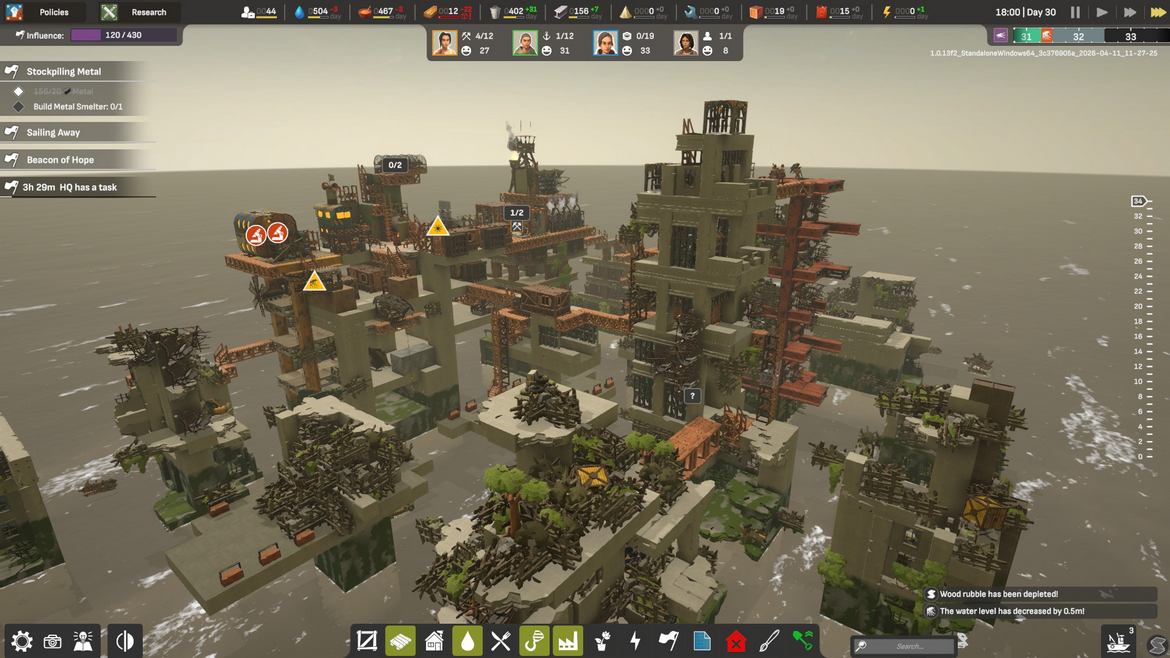
Task: Select the Stockpiling Metal objective
Action: [64, 72]
